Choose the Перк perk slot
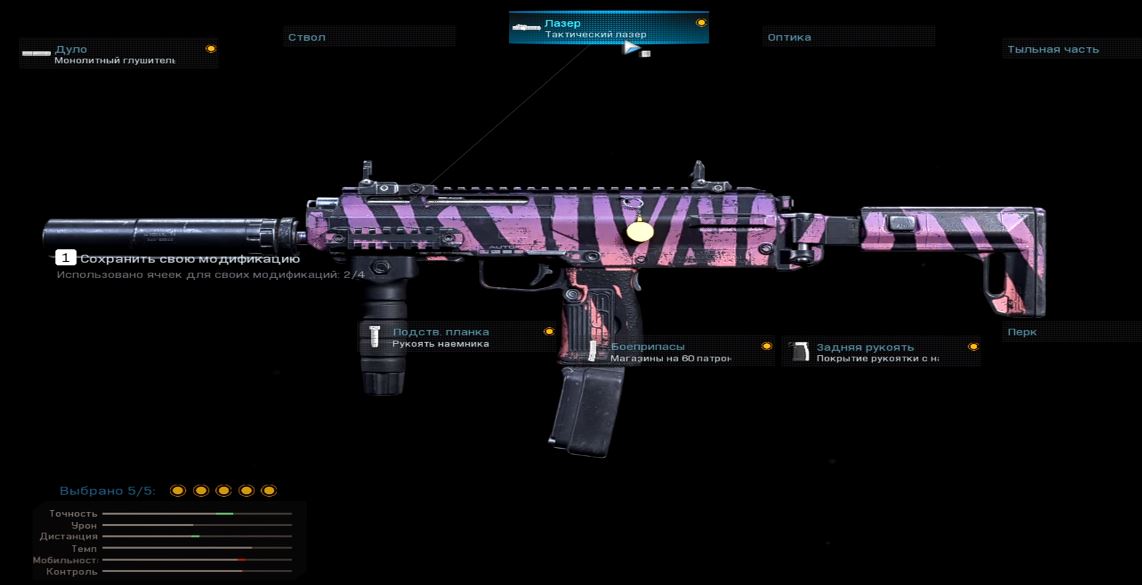Image resolution: width=1142 pixels, height=585 pixels. [1070, 332]
